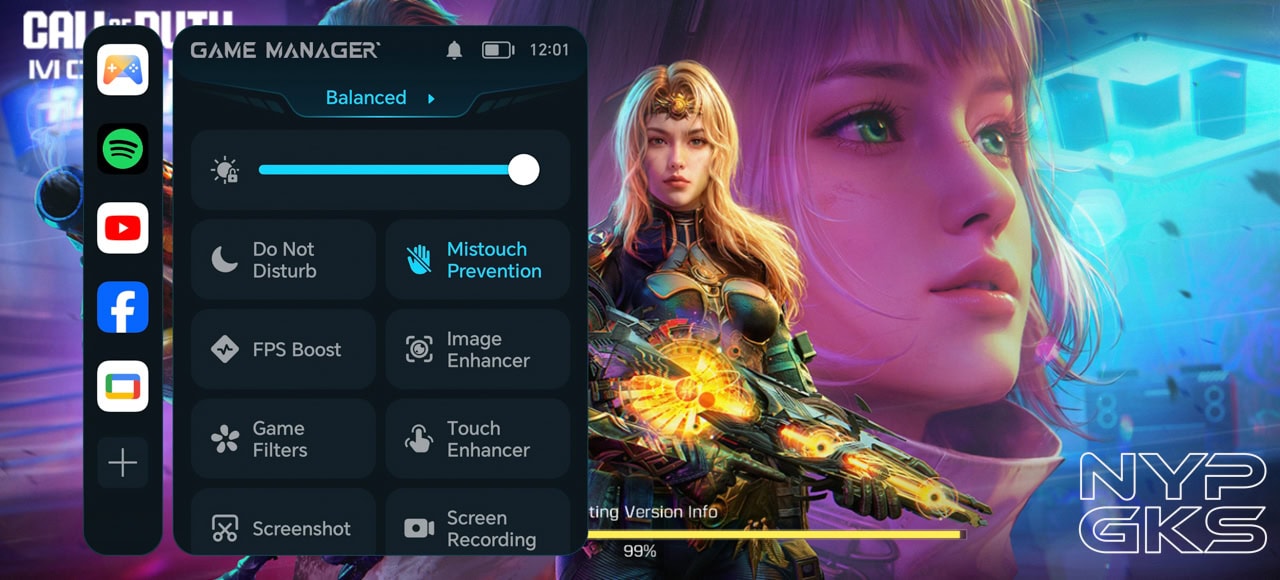Turn off Mistouch Prevention
This screenshot has width=1280, height=580.
pos(477,260)
